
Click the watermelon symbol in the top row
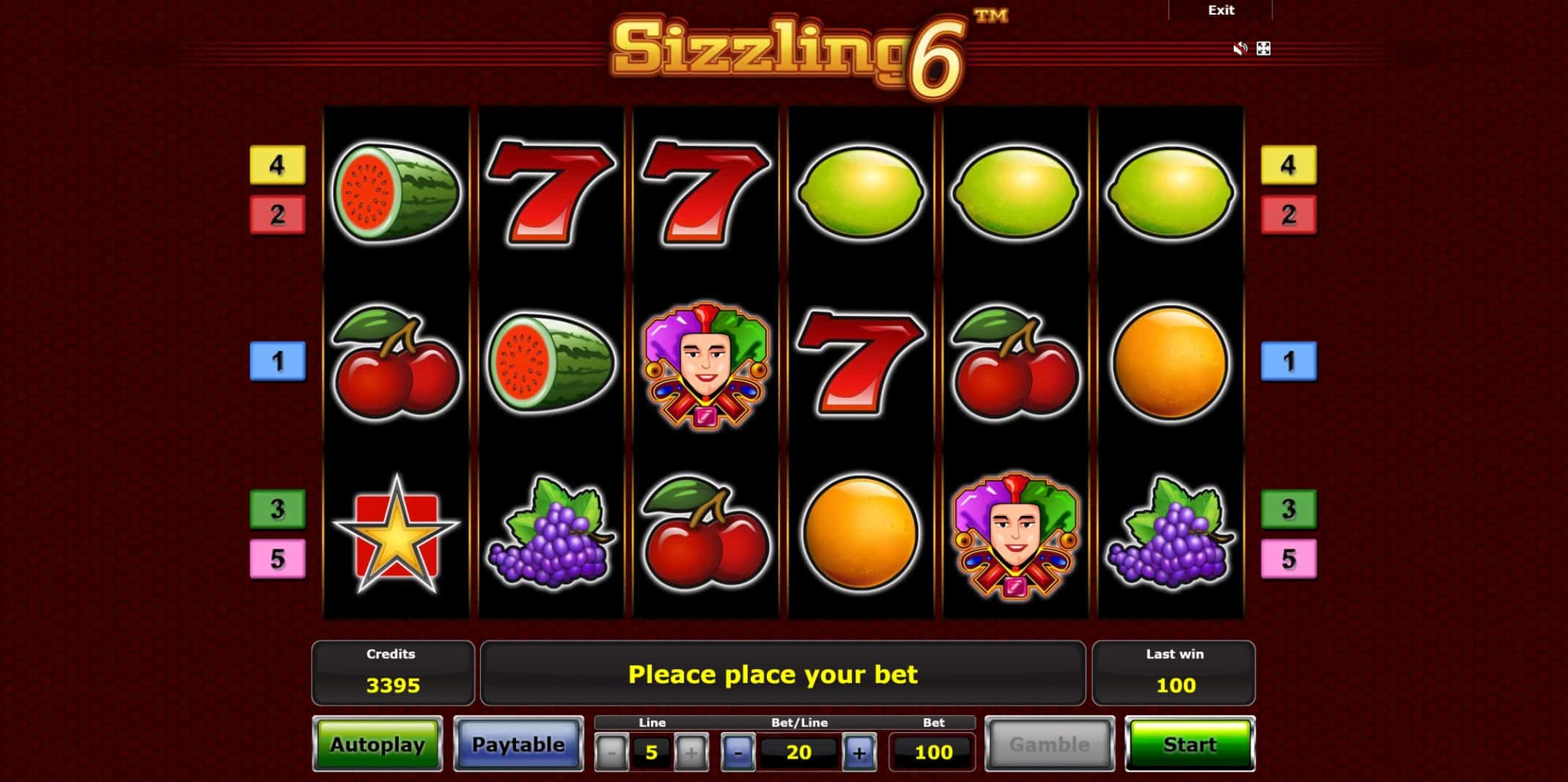click(399, 192)
